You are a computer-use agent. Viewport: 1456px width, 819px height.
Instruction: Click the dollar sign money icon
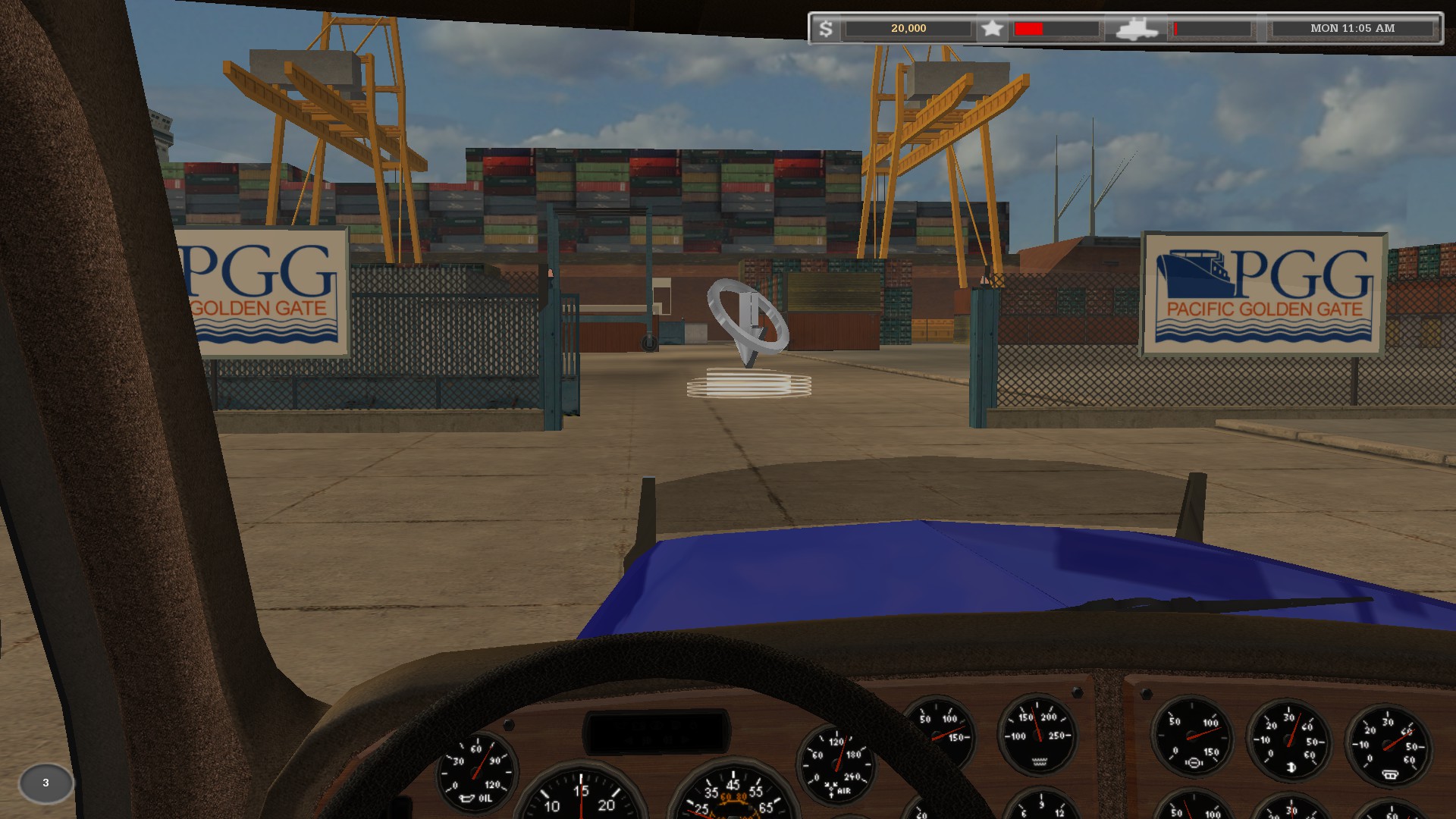point(826,29)
